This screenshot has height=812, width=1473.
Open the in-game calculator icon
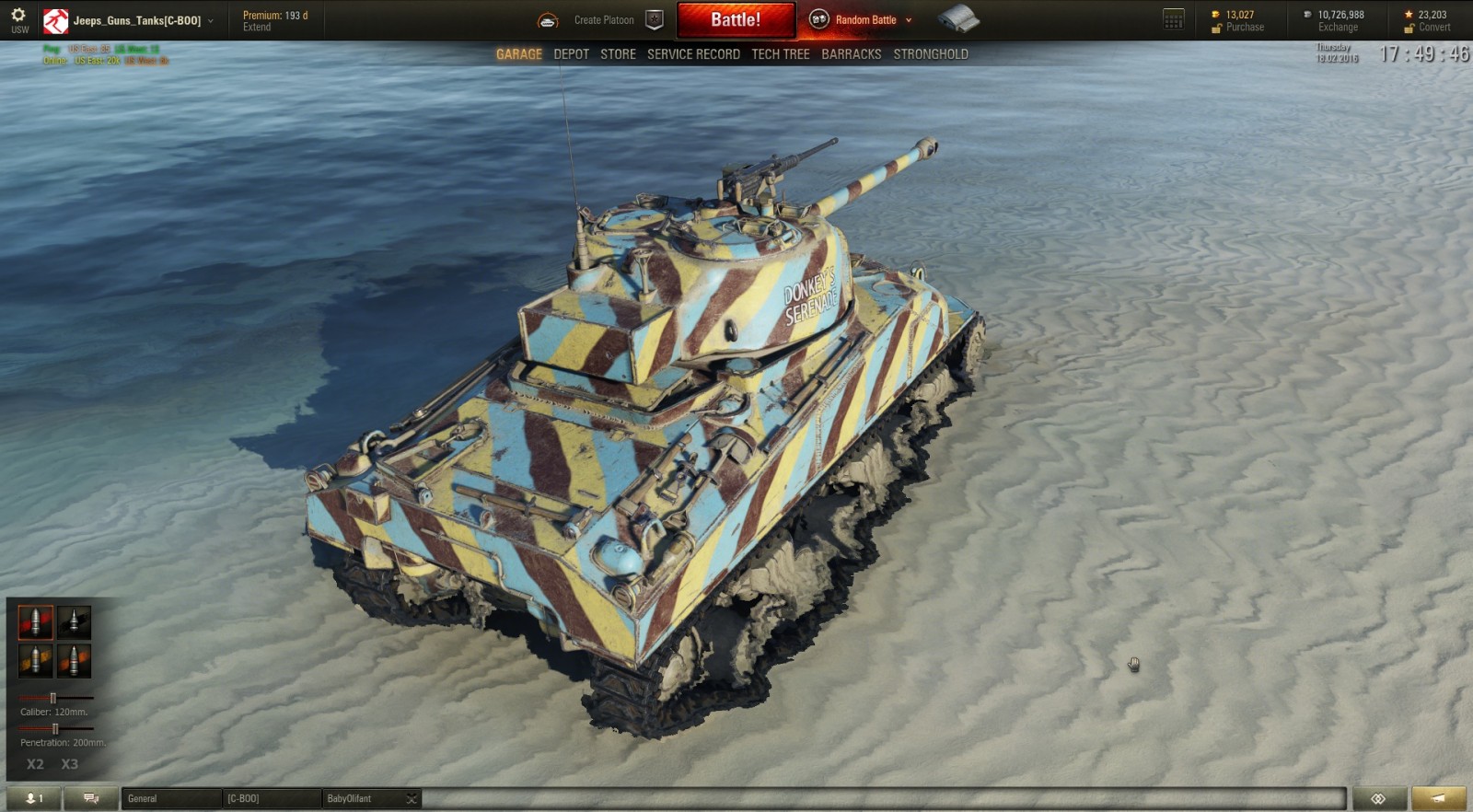[x=1172, y=17]
